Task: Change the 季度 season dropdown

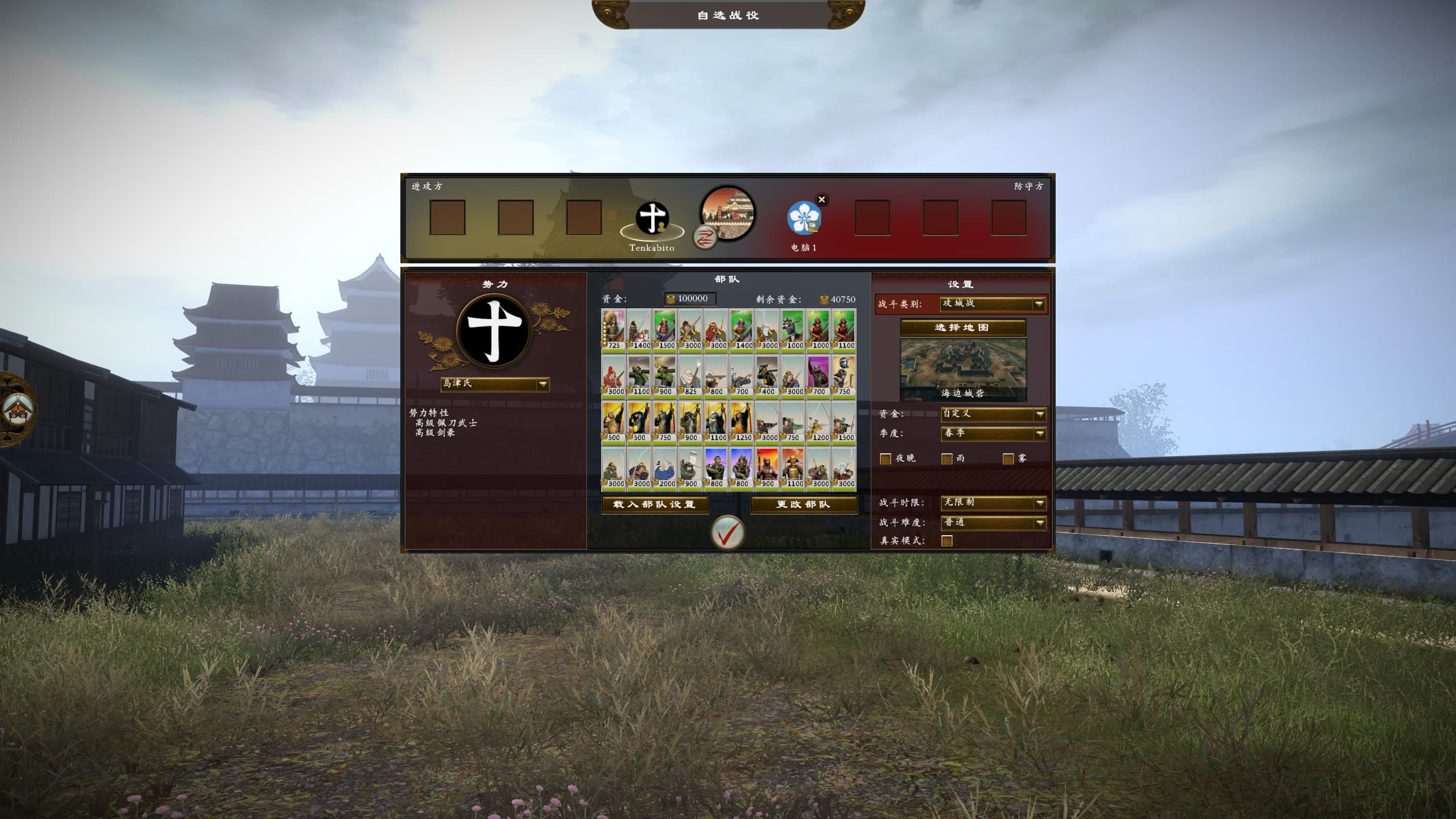Action: 993,433
